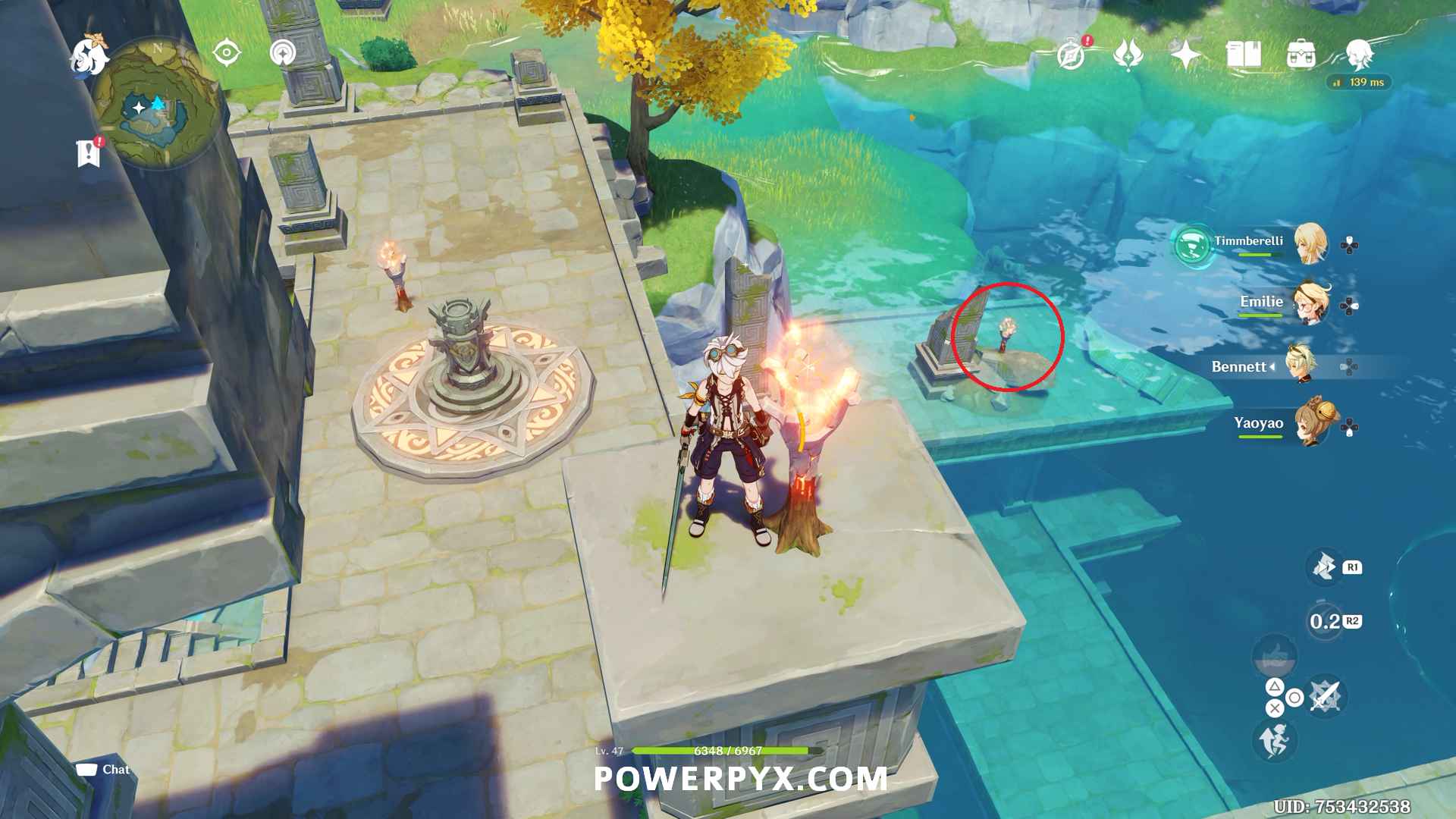The image size is (1456, 819).
Task: Open the Adventurer Handbook with red notification
Action: 1072,57
